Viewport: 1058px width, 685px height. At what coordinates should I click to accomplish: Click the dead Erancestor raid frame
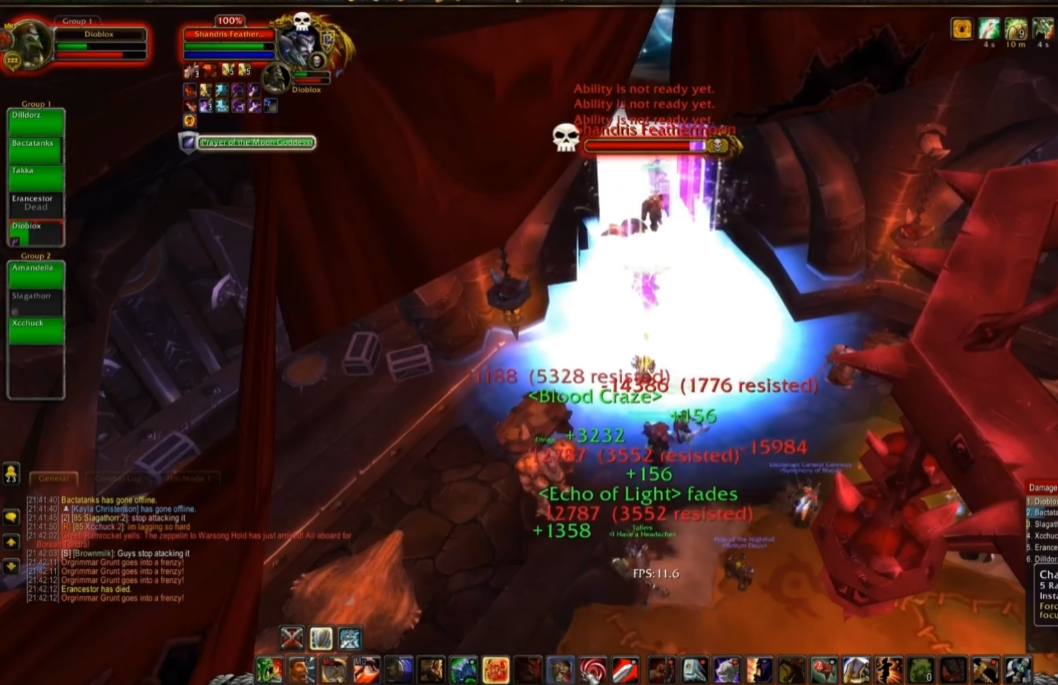[36, 205]
